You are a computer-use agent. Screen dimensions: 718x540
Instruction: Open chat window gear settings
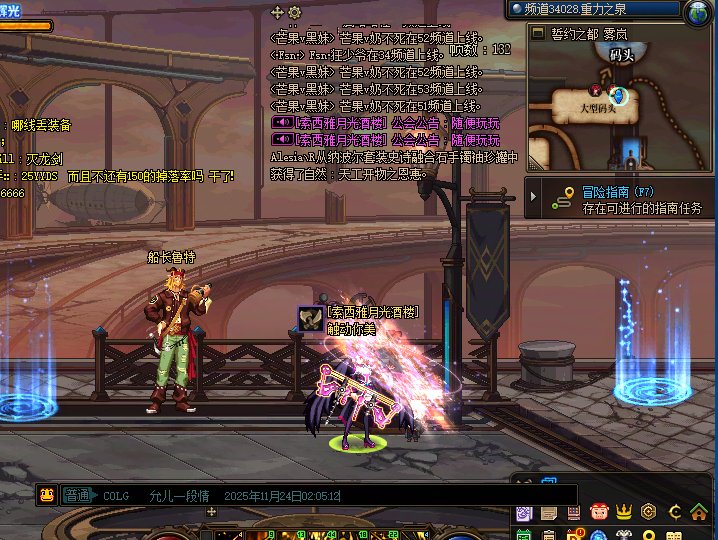pyautogui.click(x=294, y=12)
